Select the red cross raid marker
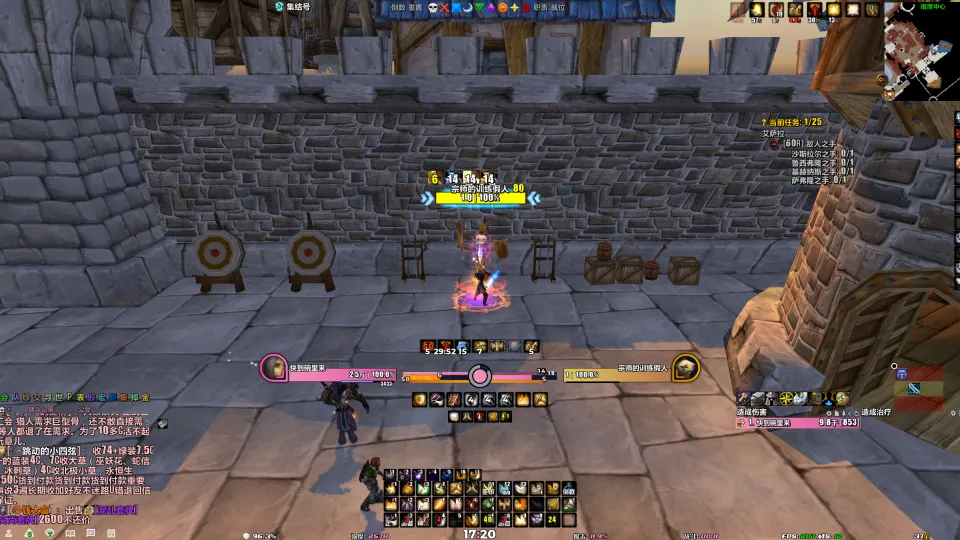The width and height of the screenshot is (960, 540). (x=445, y=8)
